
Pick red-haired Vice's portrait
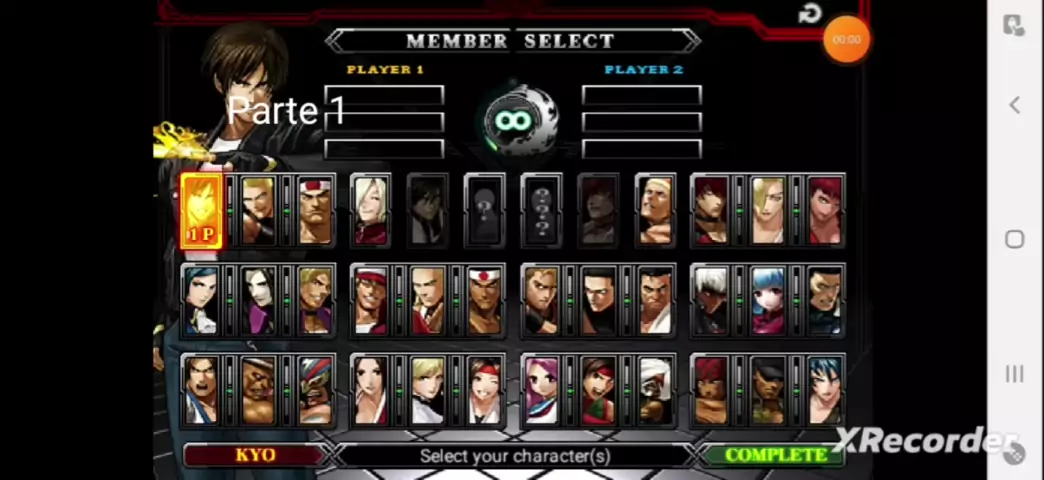[825, 210]
